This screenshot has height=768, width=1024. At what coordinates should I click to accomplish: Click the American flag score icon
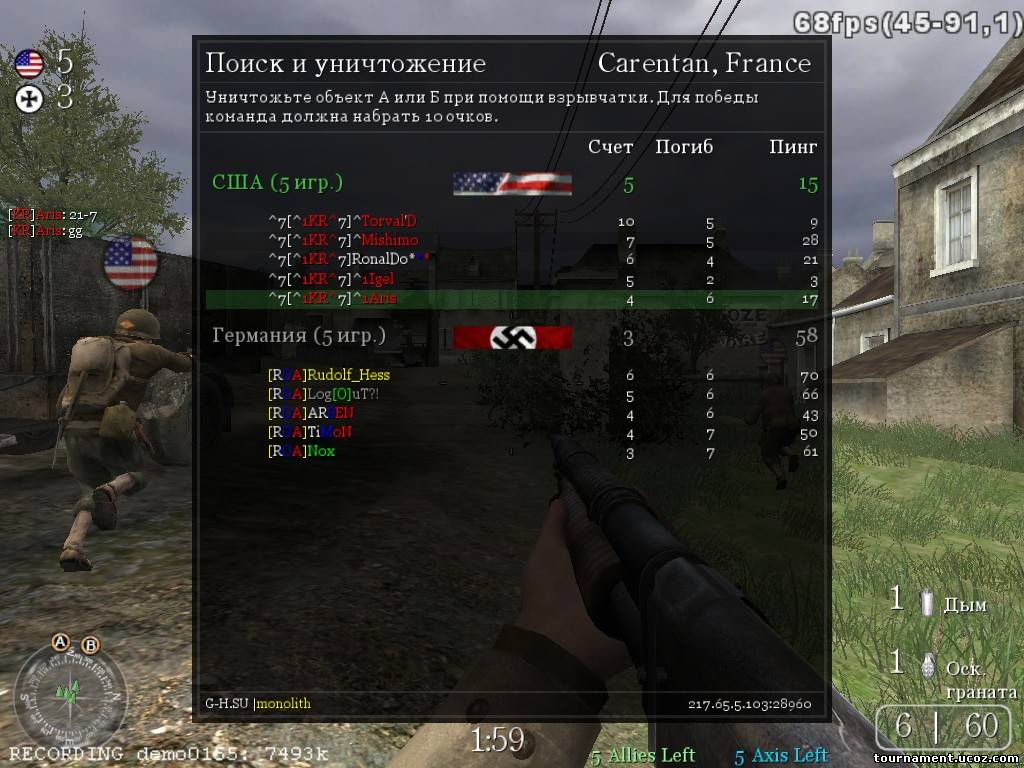click(30, 65)
